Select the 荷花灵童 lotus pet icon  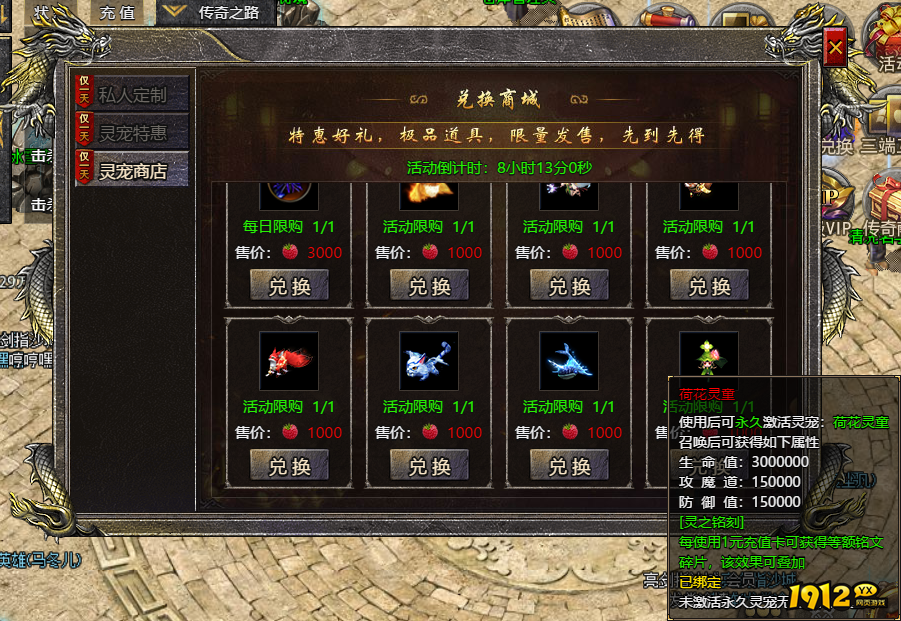coord(709,353)
